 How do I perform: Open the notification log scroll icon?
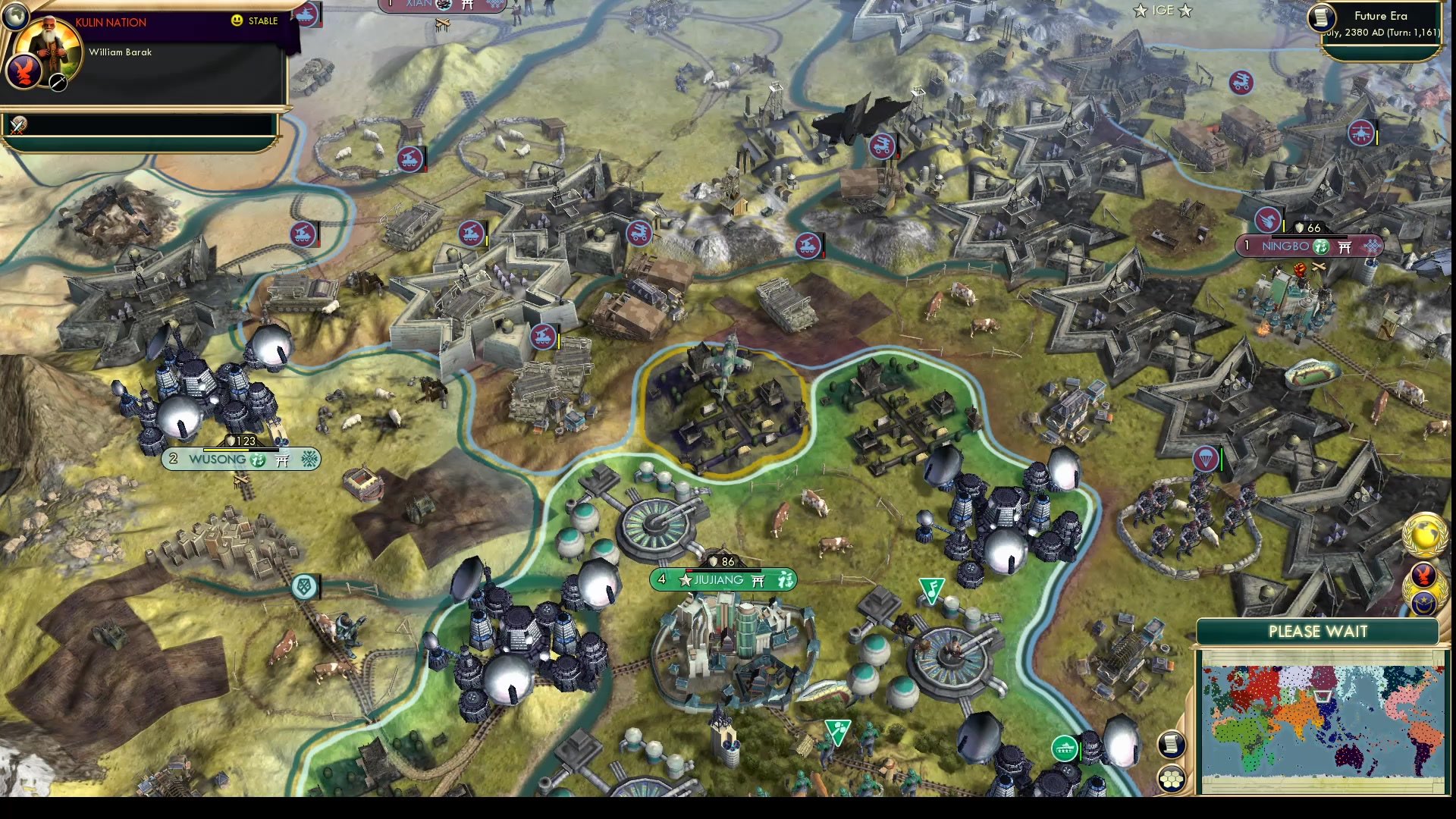click(1171, 745)
